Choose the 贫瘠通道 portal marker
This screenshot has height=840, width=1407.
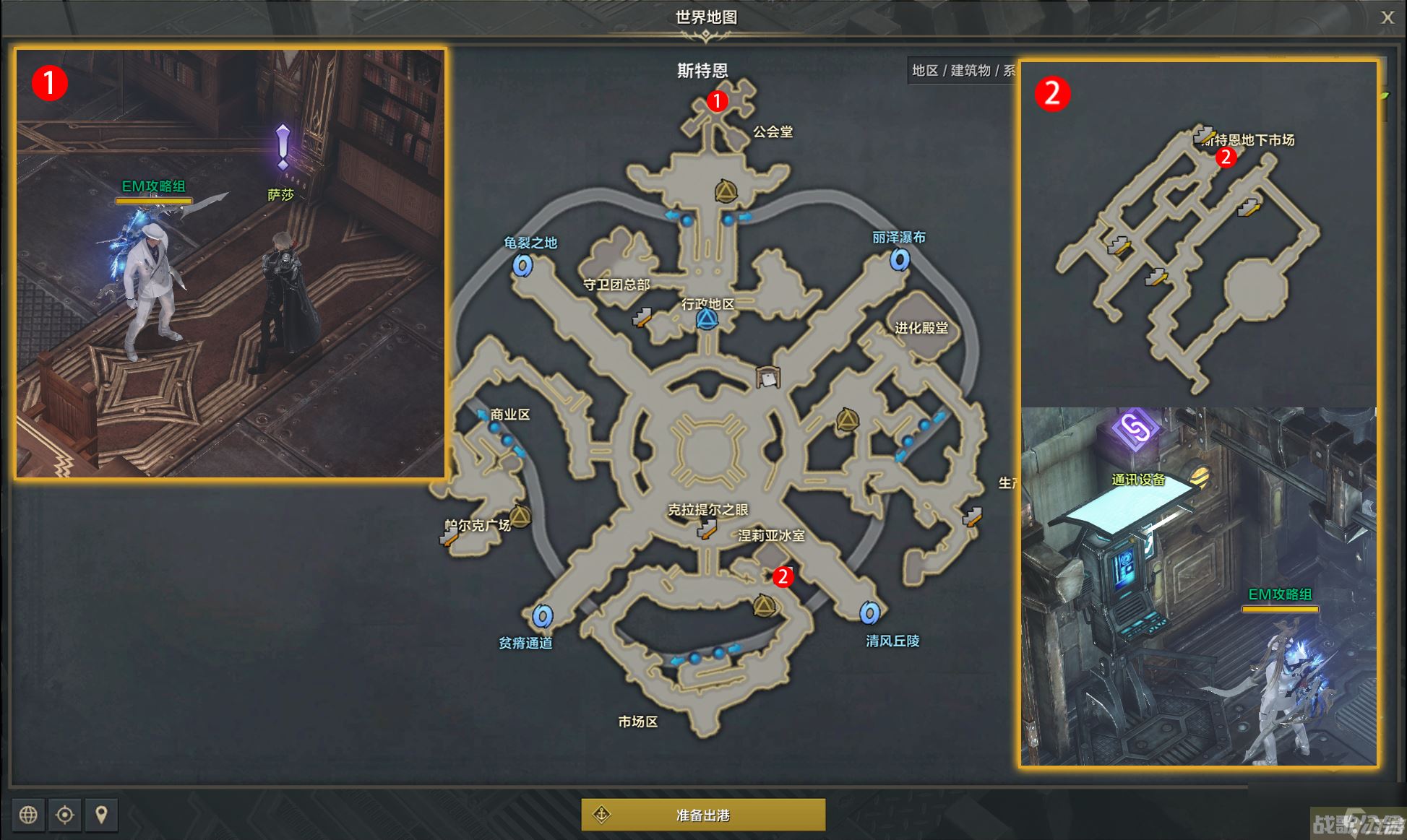click(543, 616)
